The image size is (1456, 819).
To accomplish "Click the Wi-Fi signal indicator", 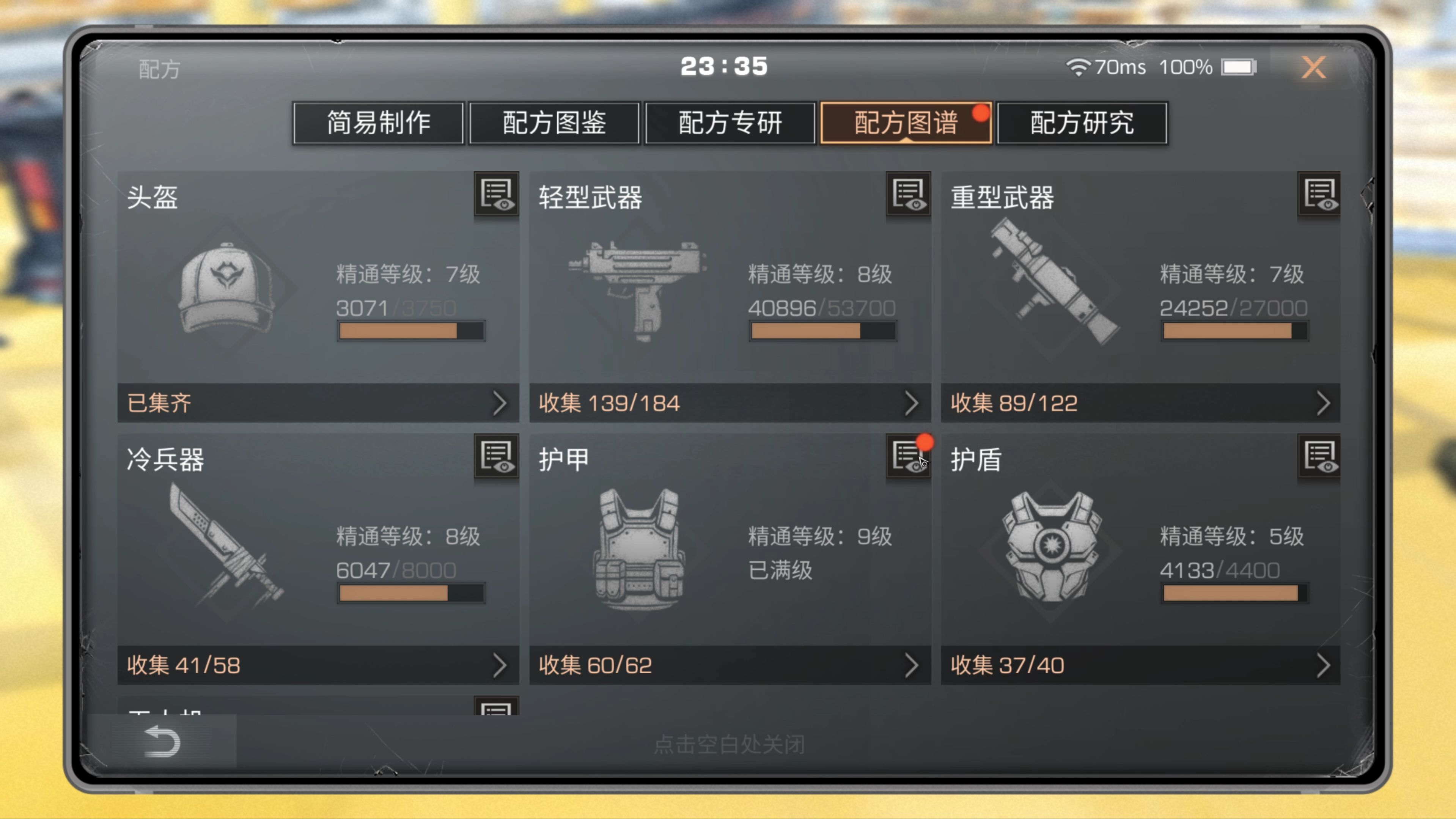I will (1079, 66).
